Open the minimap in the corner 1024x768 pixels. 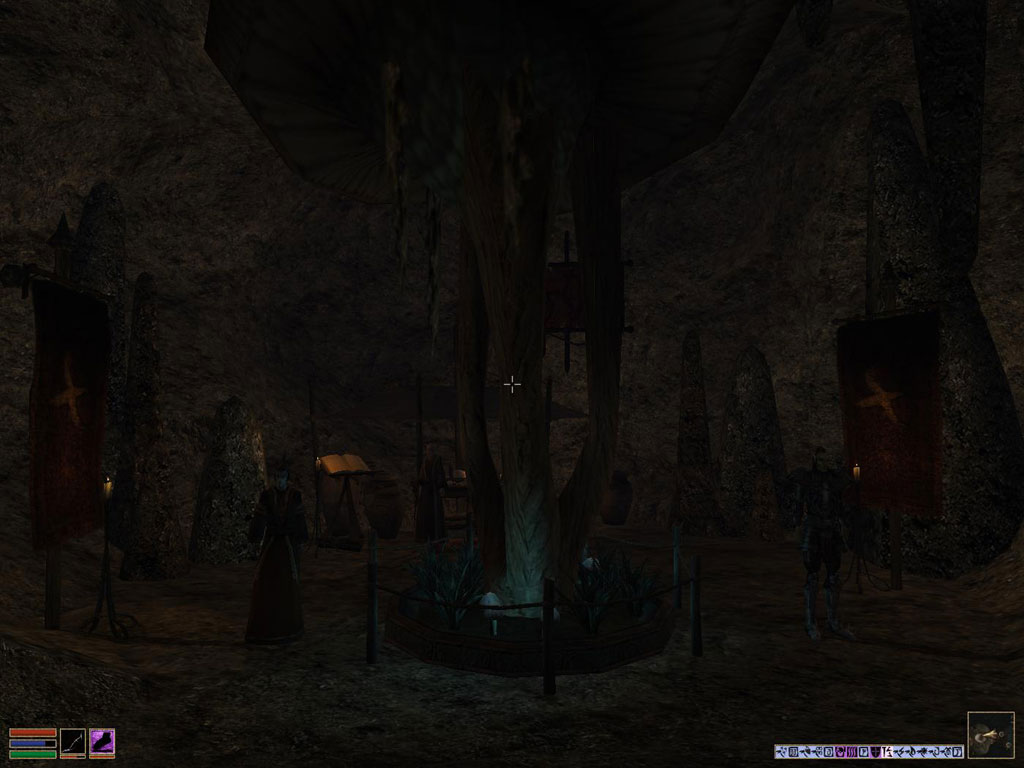[x=990, y=735]
